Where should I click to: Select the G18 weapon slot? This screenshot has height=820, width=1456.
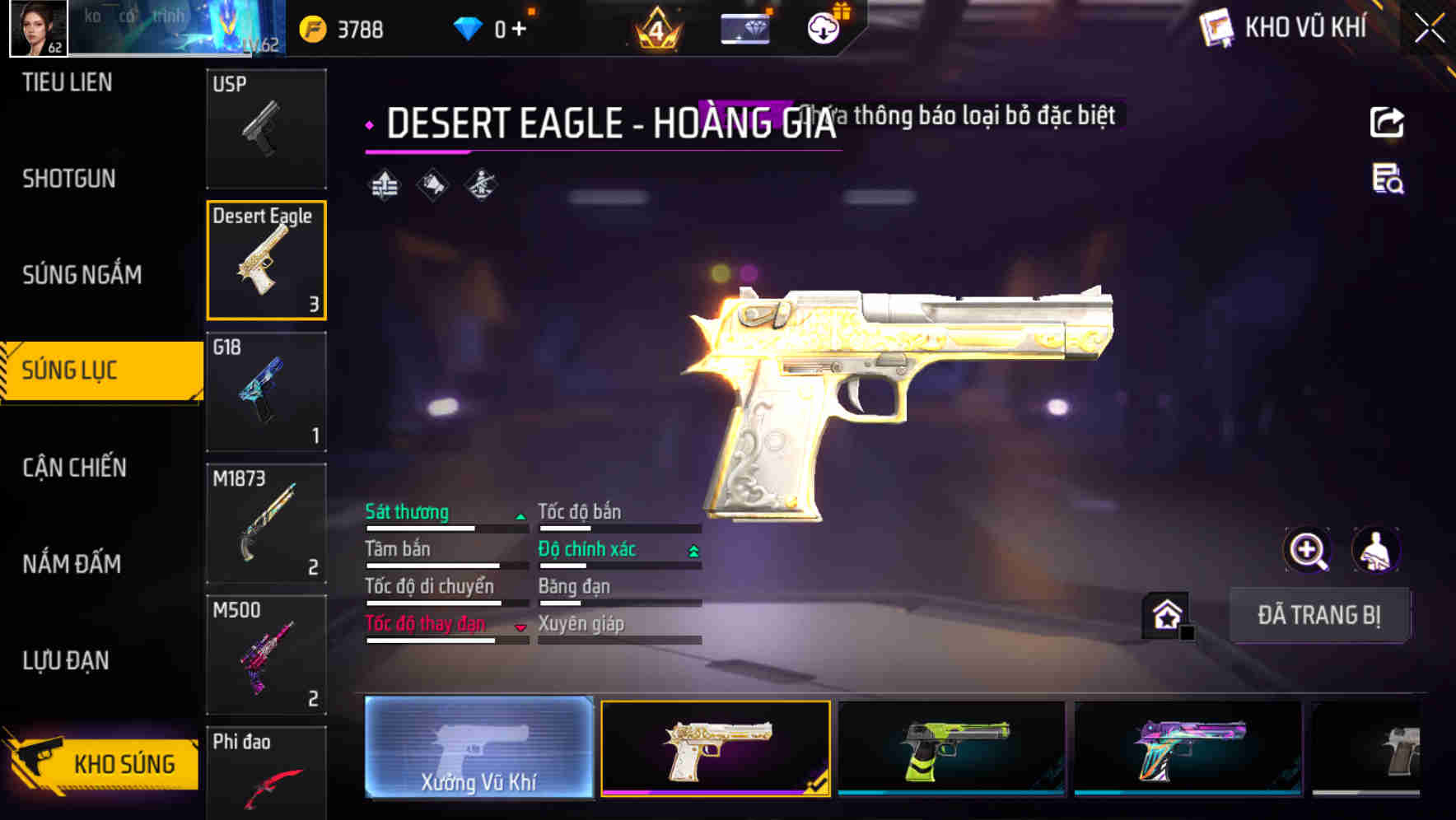pyautogui.click(x=266, y=392)
